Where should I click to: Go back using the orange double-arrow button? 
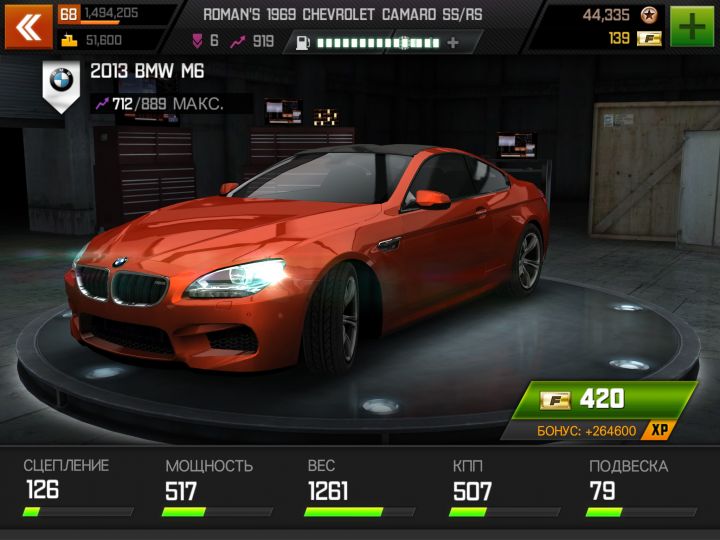point(29,27)
